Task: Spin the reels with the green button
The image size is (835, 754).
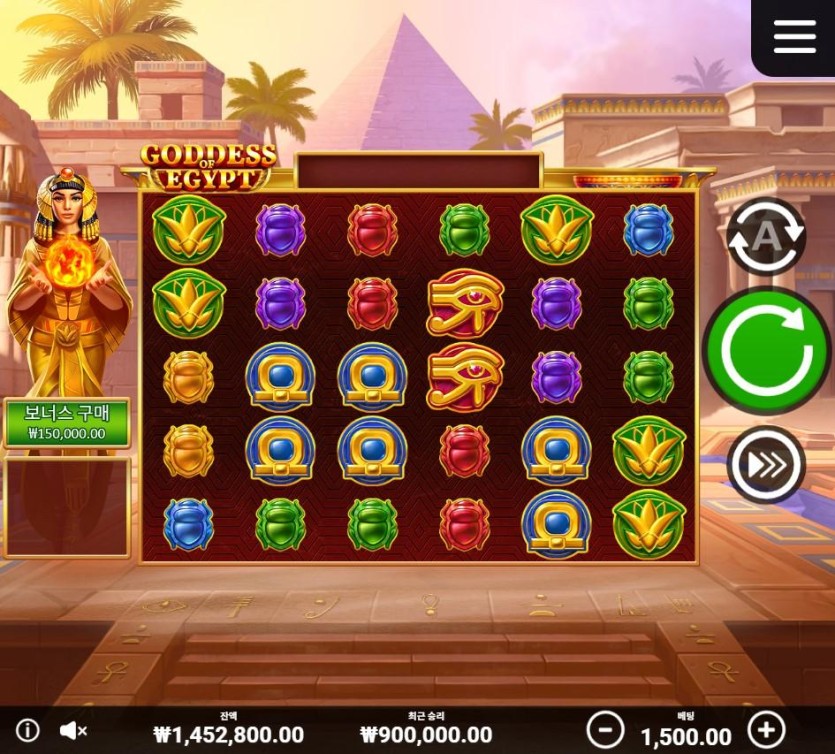Action: pyautogui.click(x=767, y=350)
